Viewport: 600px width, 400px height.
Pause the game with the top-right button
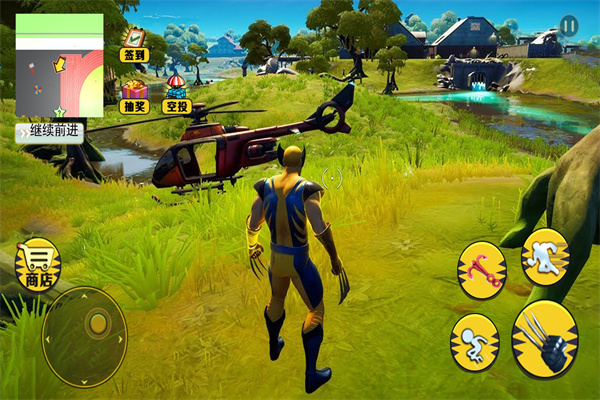pos(568,25)
